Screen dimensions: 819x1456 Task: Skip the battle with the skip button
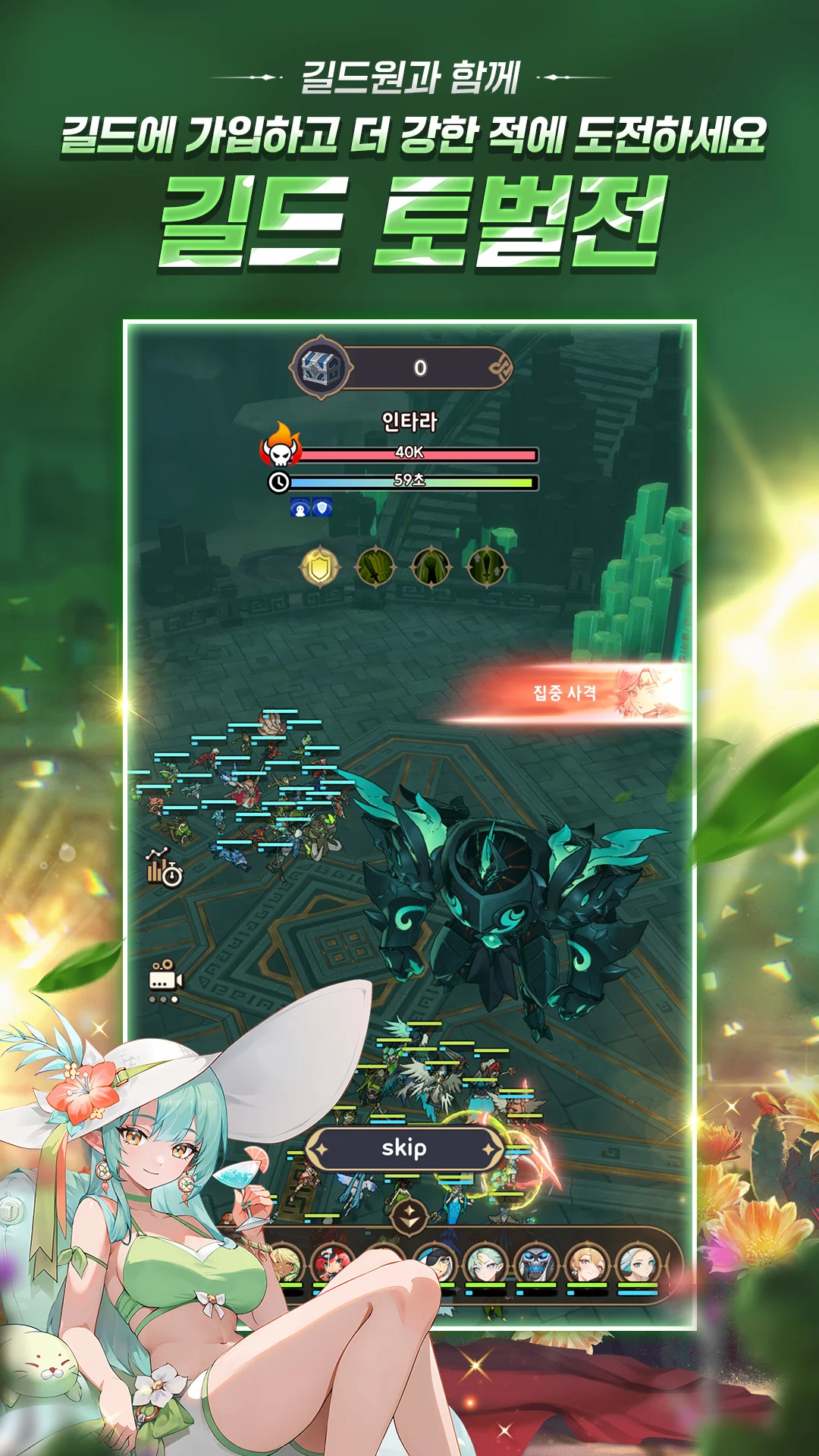pyautogui.click(x=404, y=1148)
